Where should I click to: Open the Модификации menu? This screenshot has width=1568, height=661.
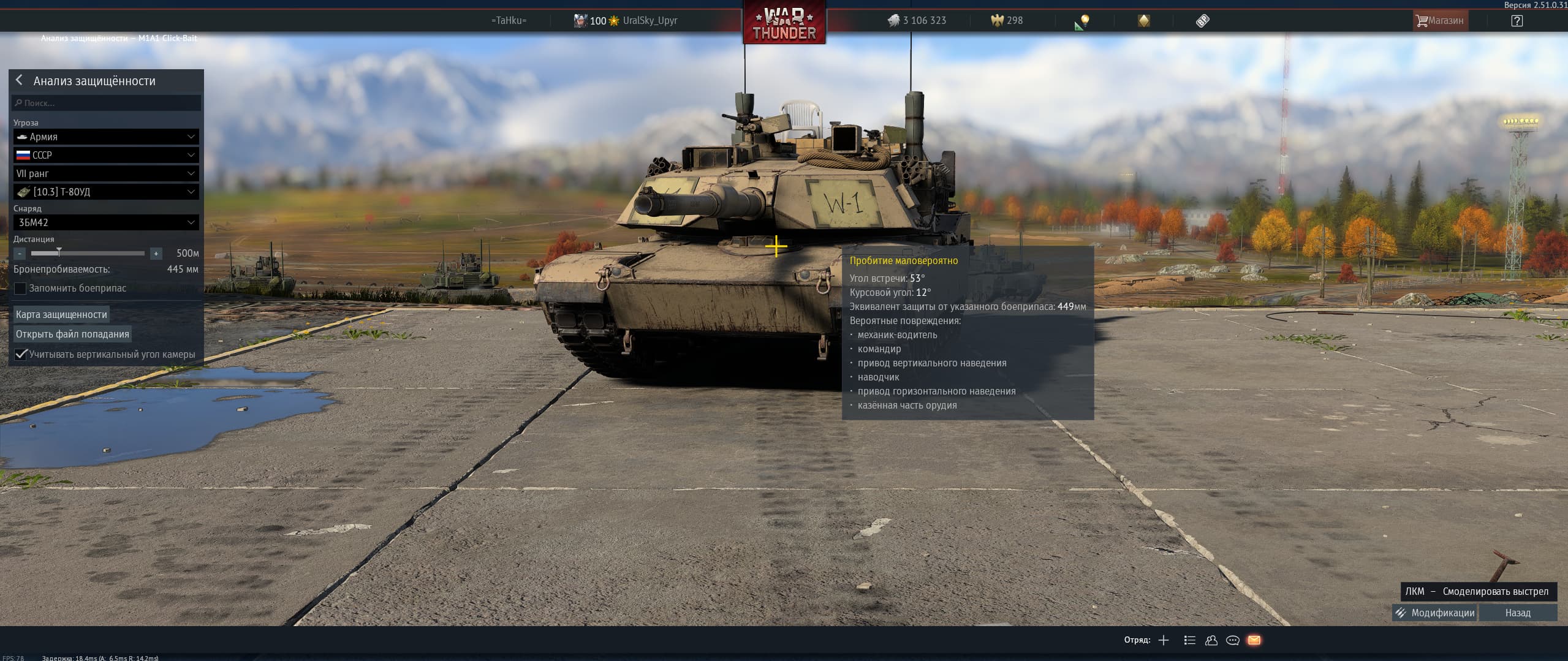1435,613
